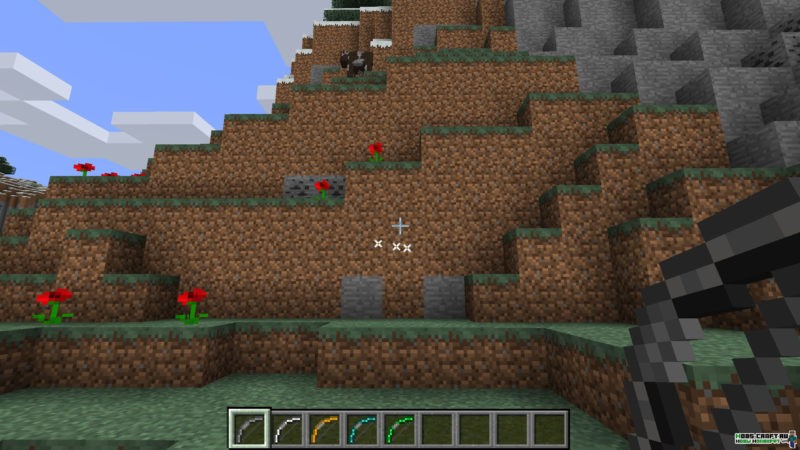800x450 pixels.
Task: Choose the golden sickle in the hotbar
Action: pyautogui.click(x=324, y=428)
